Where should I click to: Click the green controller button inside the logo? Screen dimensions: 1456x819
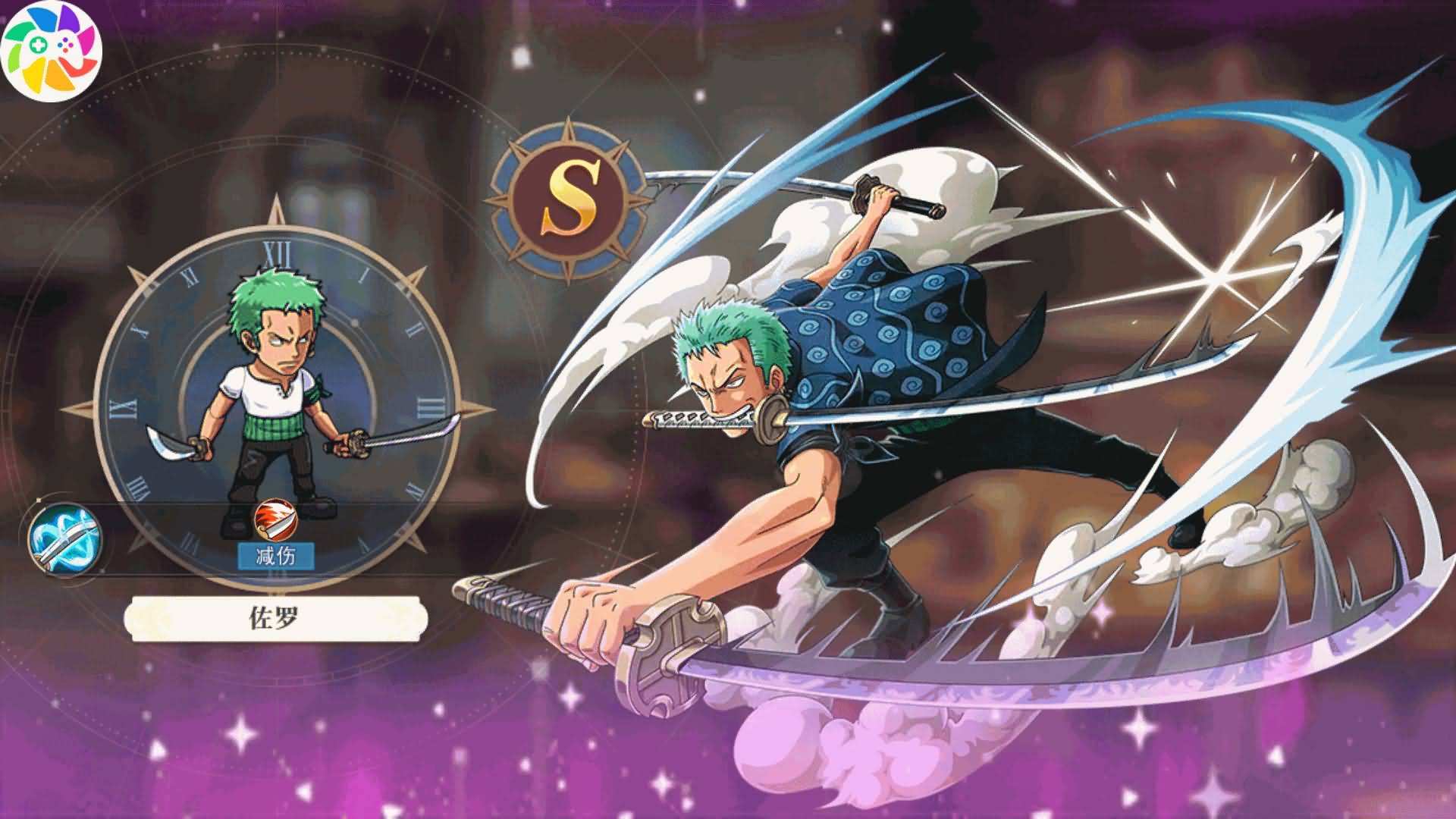pyautogui.click(x=36, y=44)
